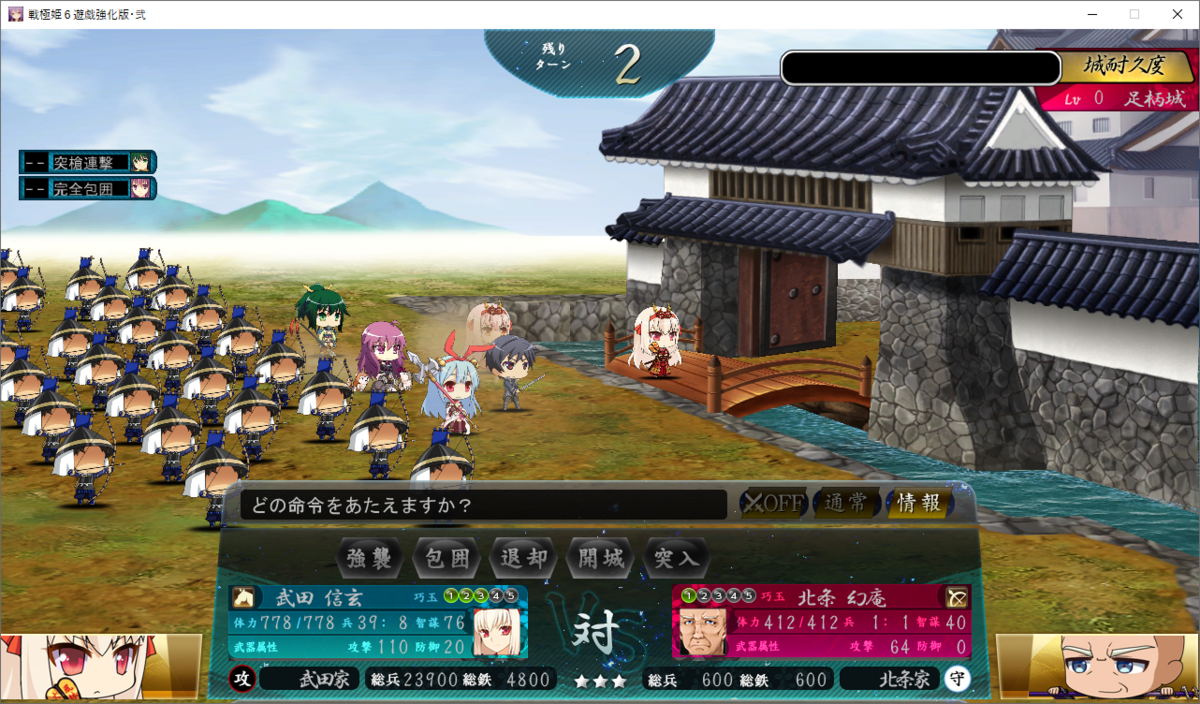Open the 情報 info panel
1200x704 pixels.
pos(918,503)
